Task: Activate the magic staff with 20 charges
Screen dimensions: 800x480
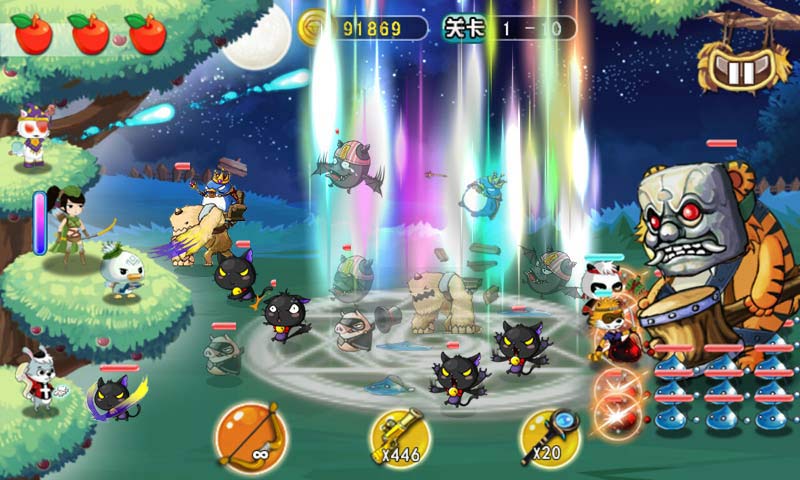Action: click(x=548, y=438)
